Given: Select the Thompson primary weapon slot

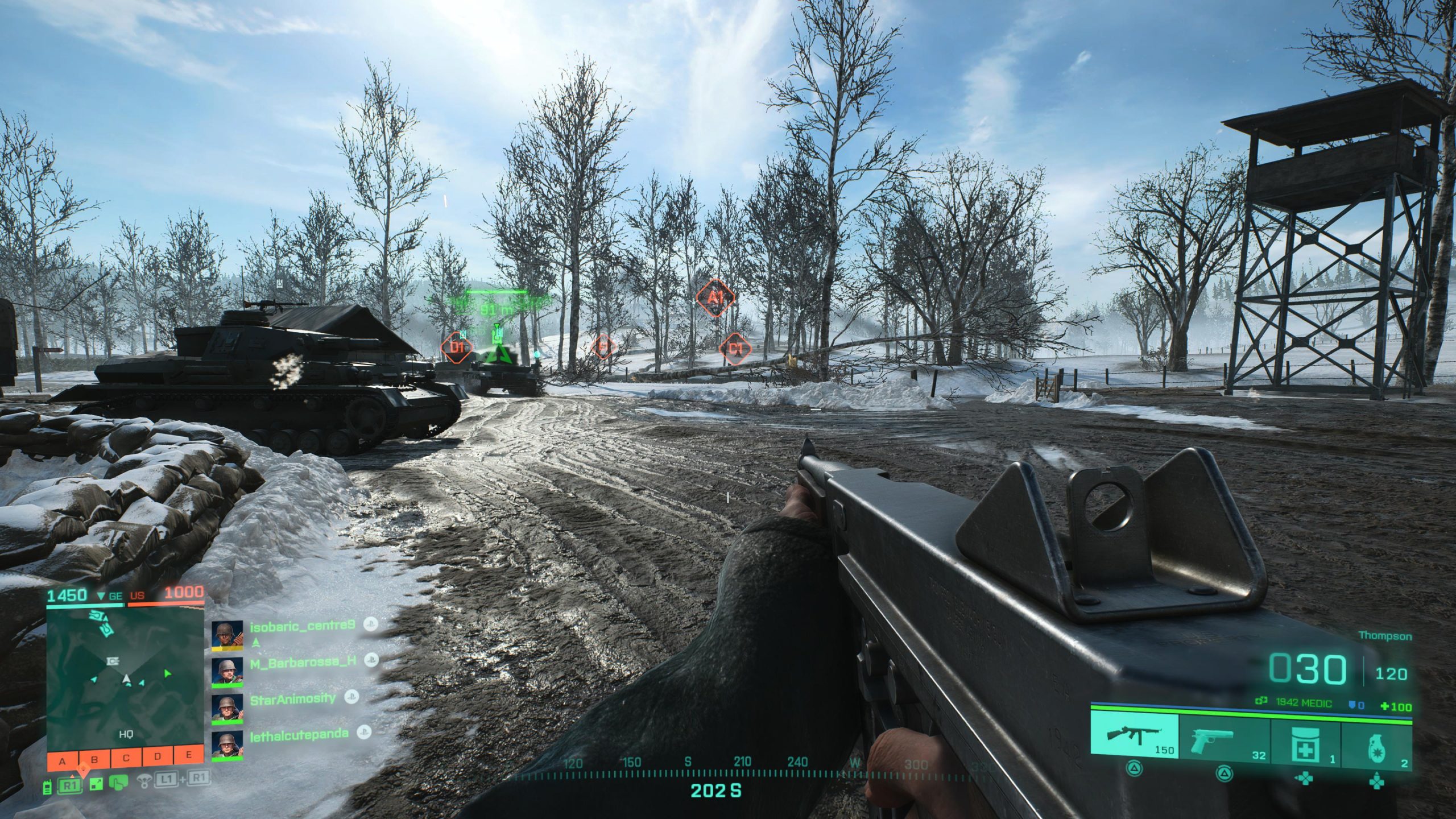Looking at the screenshot, I should tap(1135, 736).
